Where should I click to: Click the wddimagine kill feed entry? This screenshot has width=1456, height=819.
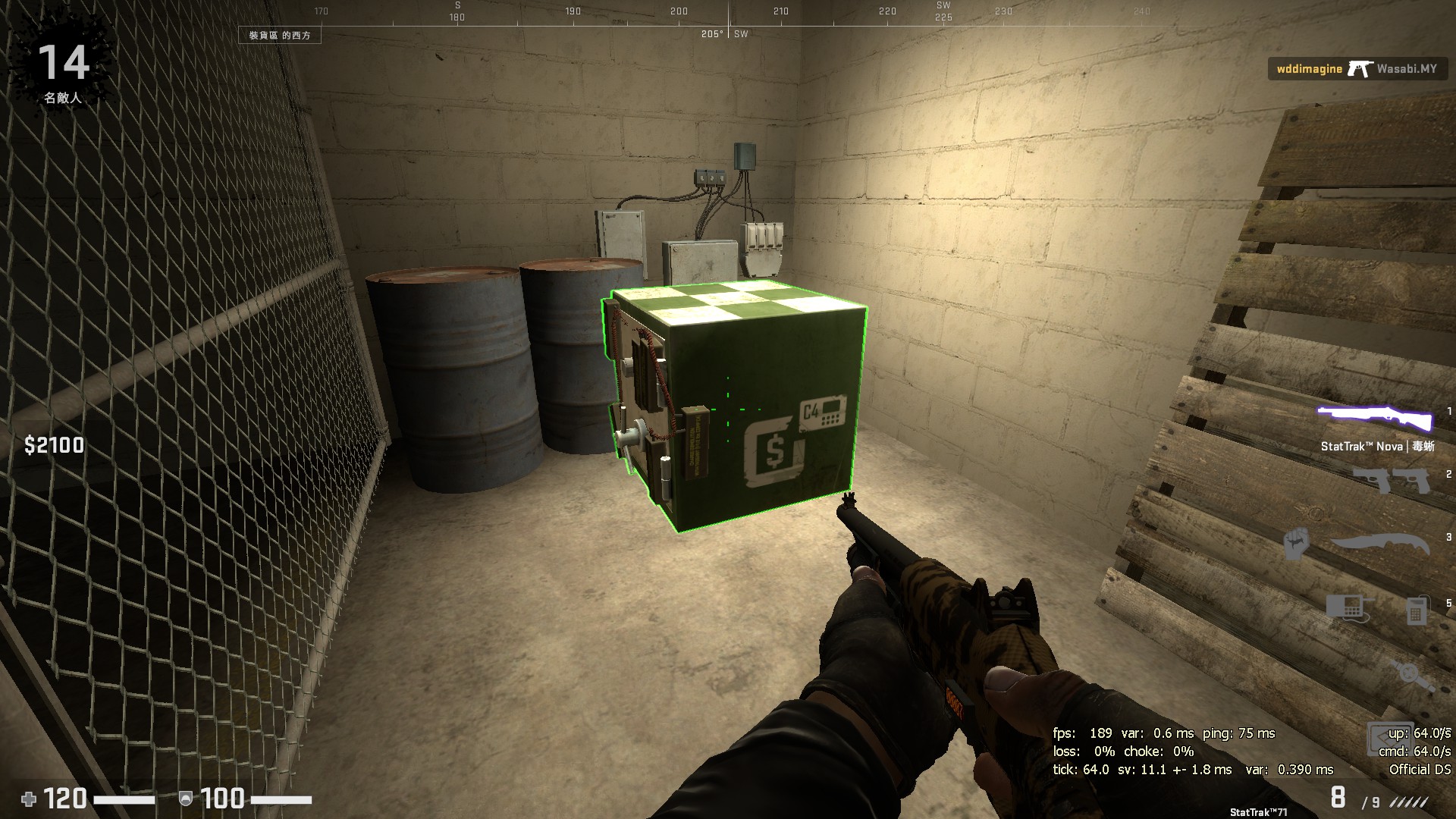click(1356, 69)
